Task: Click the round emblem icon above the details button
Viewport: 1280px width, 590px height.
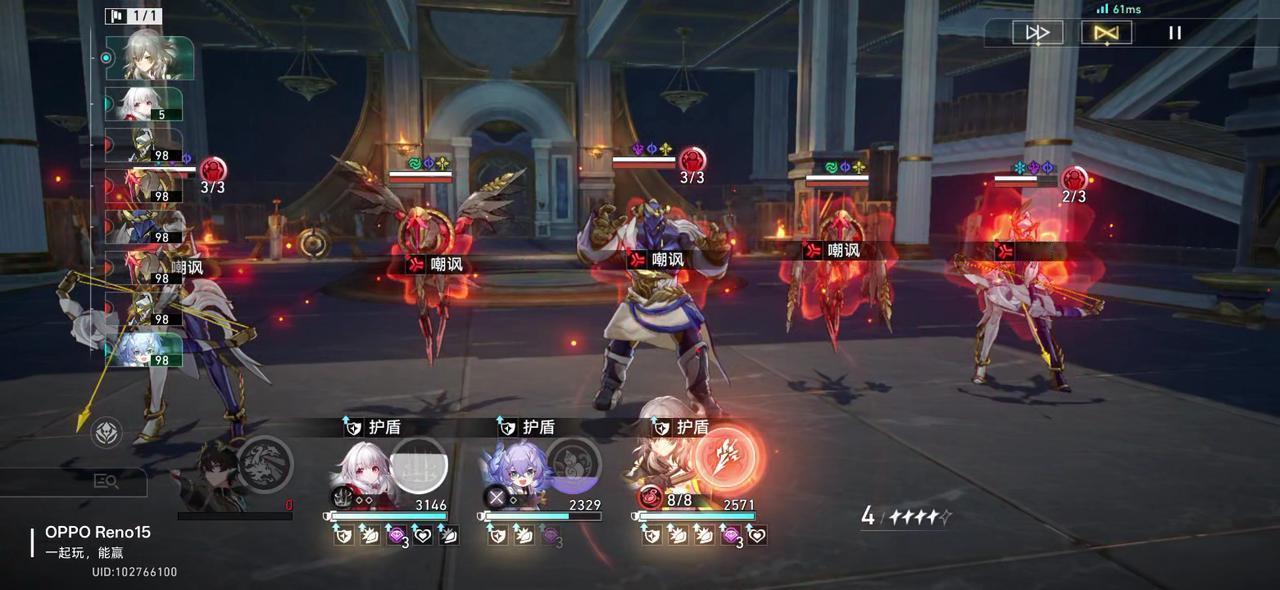Action: pyautogui.click(x=107, y=433)
